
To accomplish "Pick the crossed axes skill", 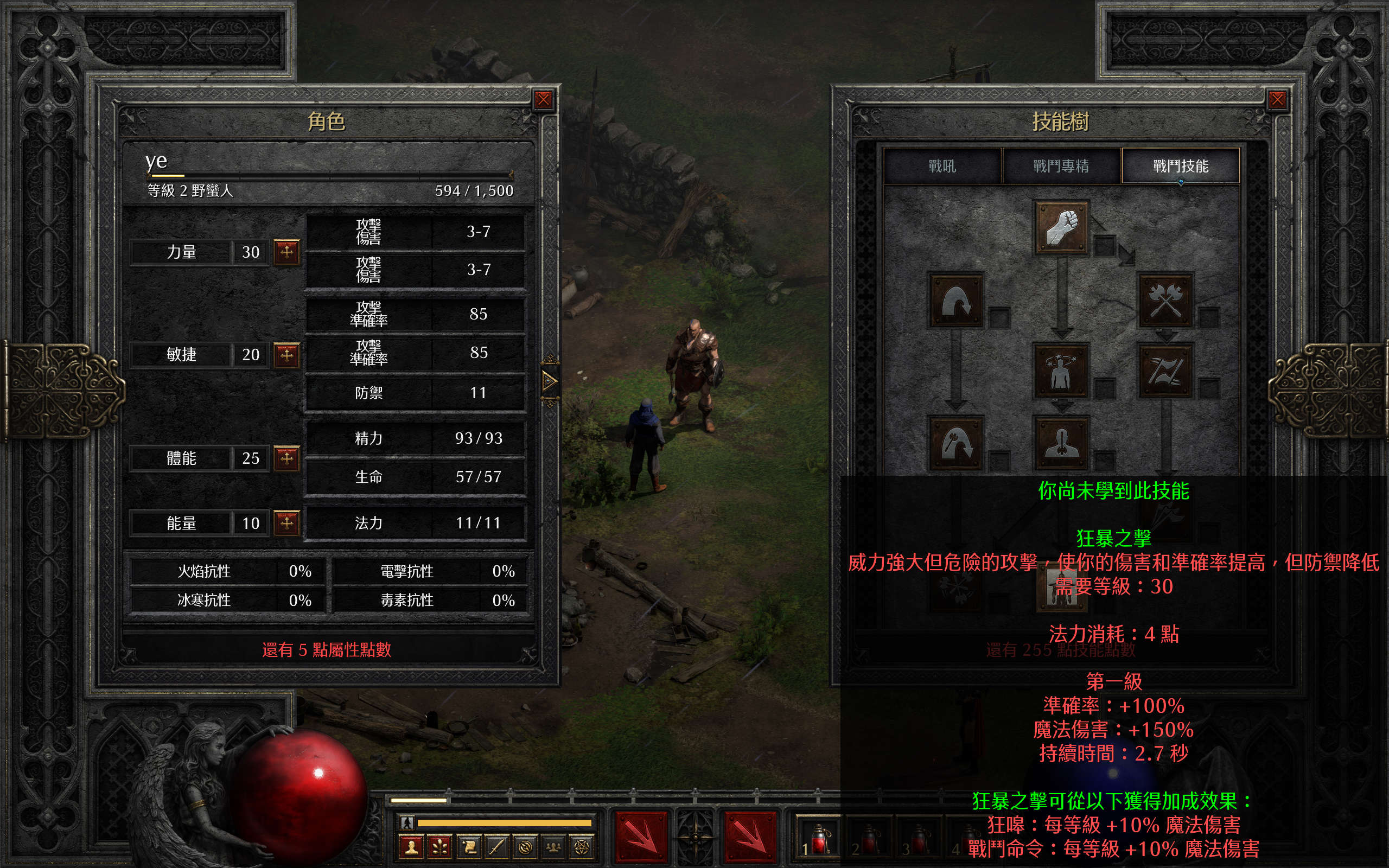I will [1165, 299].
